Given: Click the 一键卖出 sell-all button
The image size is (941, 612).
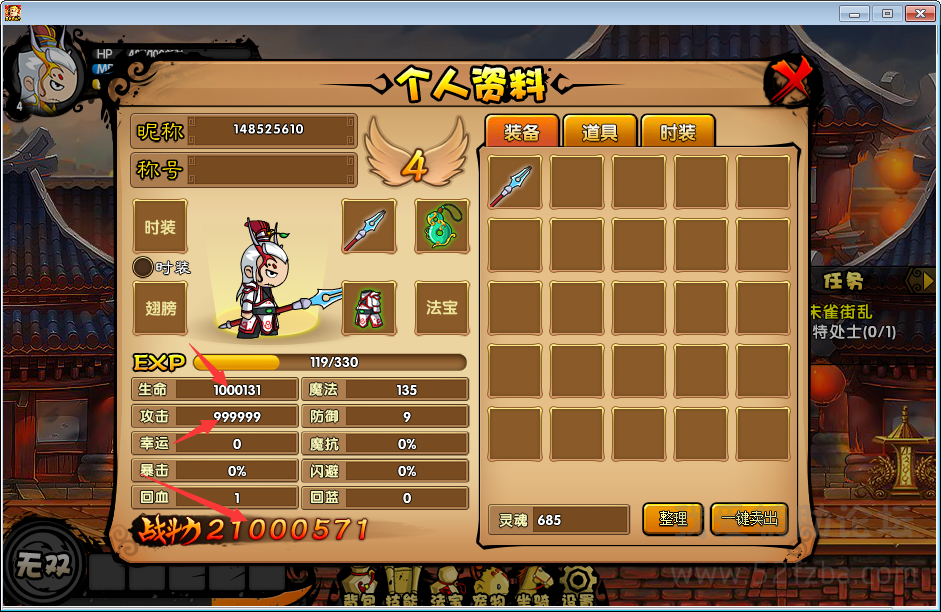Looking at the screenshot, I should point(749,519).
